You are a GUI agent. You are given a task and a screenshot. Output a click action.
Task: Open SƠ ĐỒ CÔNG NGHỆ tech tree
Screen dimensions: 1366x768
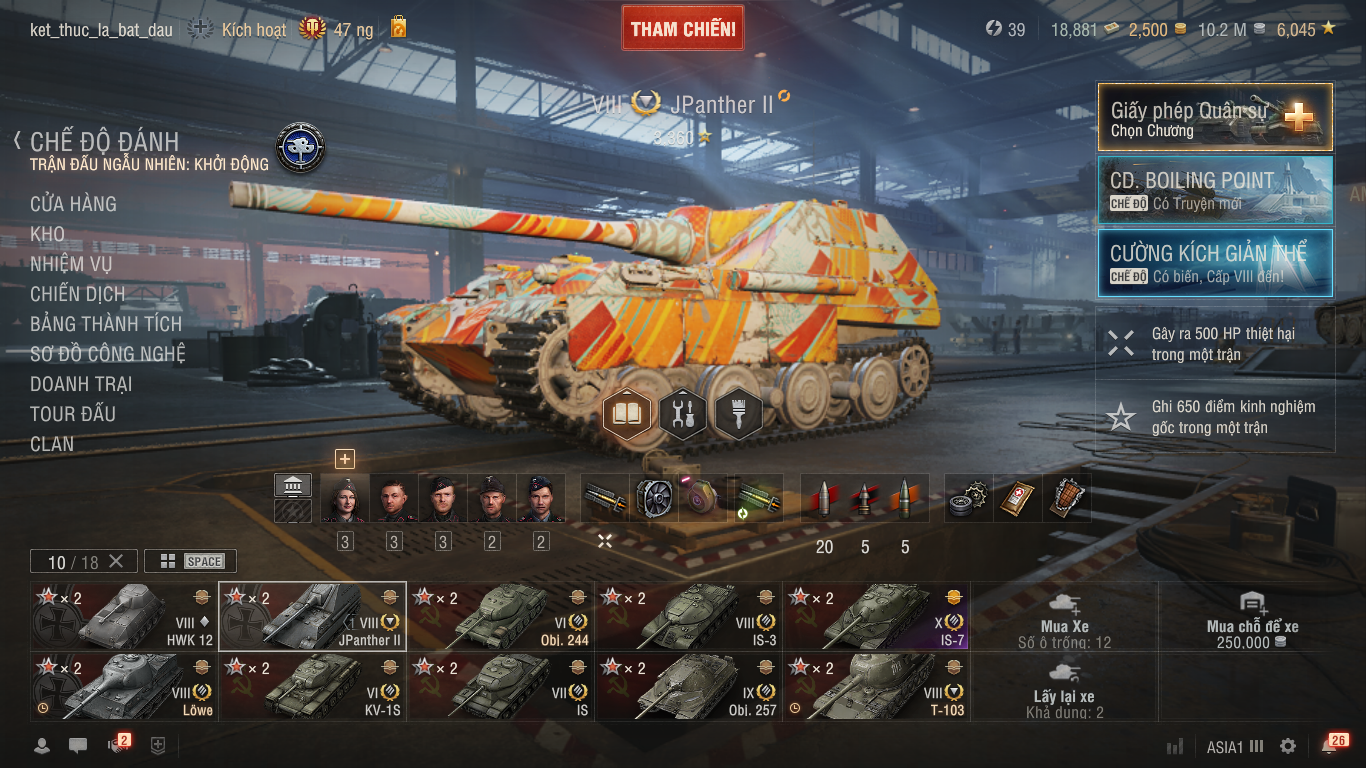point(107,354)
